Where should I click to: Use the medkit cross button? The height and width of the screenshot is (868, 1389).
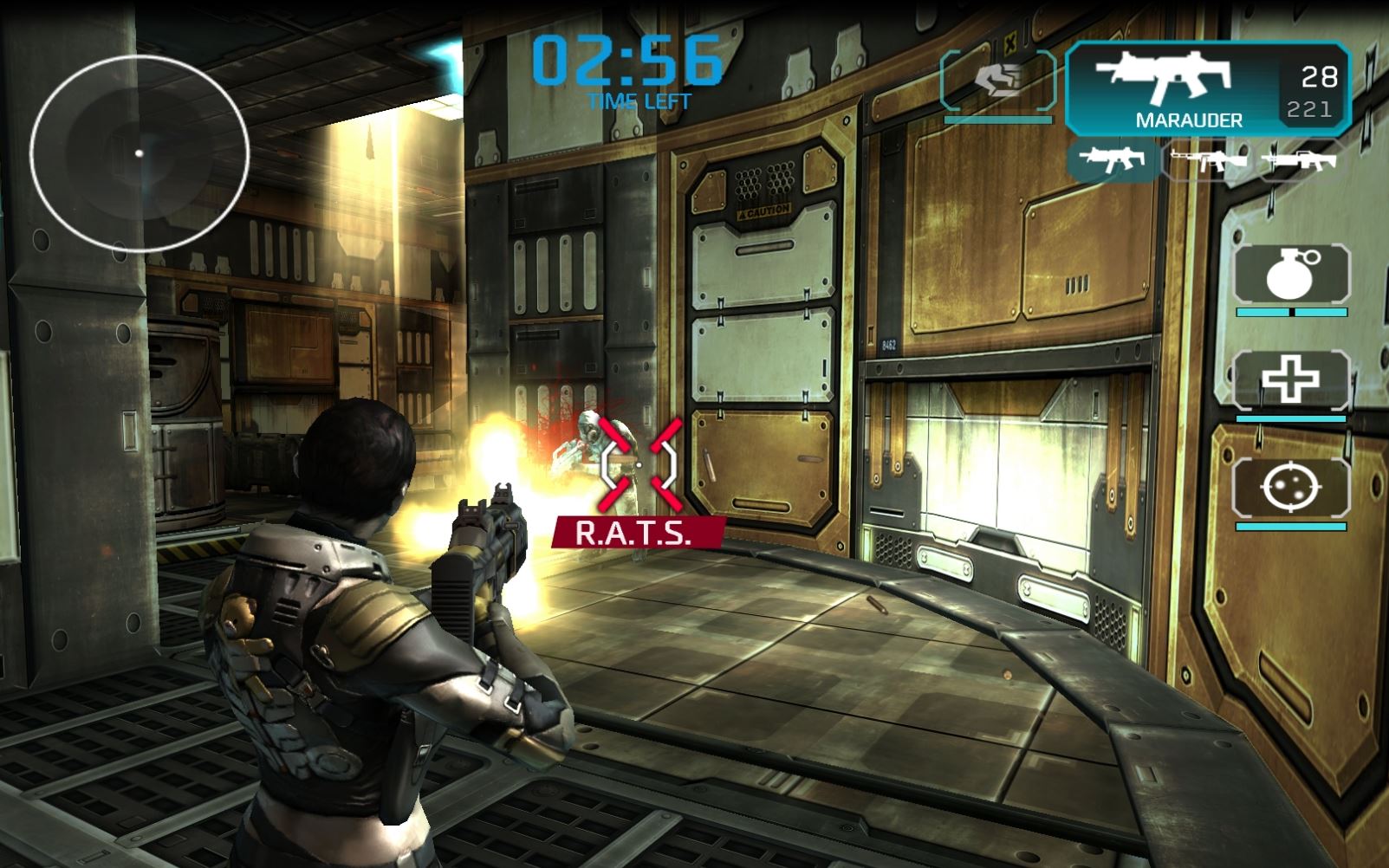pos(1291,380)
